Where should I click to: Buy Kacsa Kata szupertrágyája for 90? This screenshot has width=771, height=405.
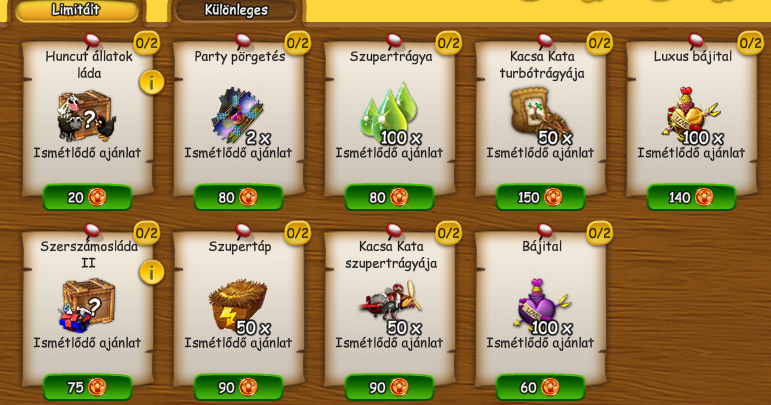(389, 387)
